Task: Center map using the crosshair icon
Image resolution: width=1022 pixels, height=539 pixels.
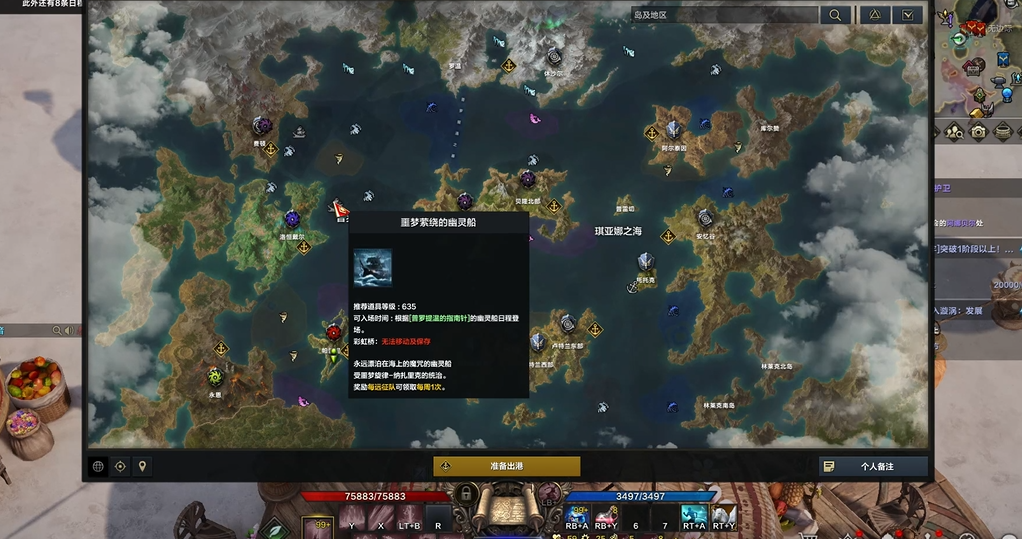Action: 120,466
